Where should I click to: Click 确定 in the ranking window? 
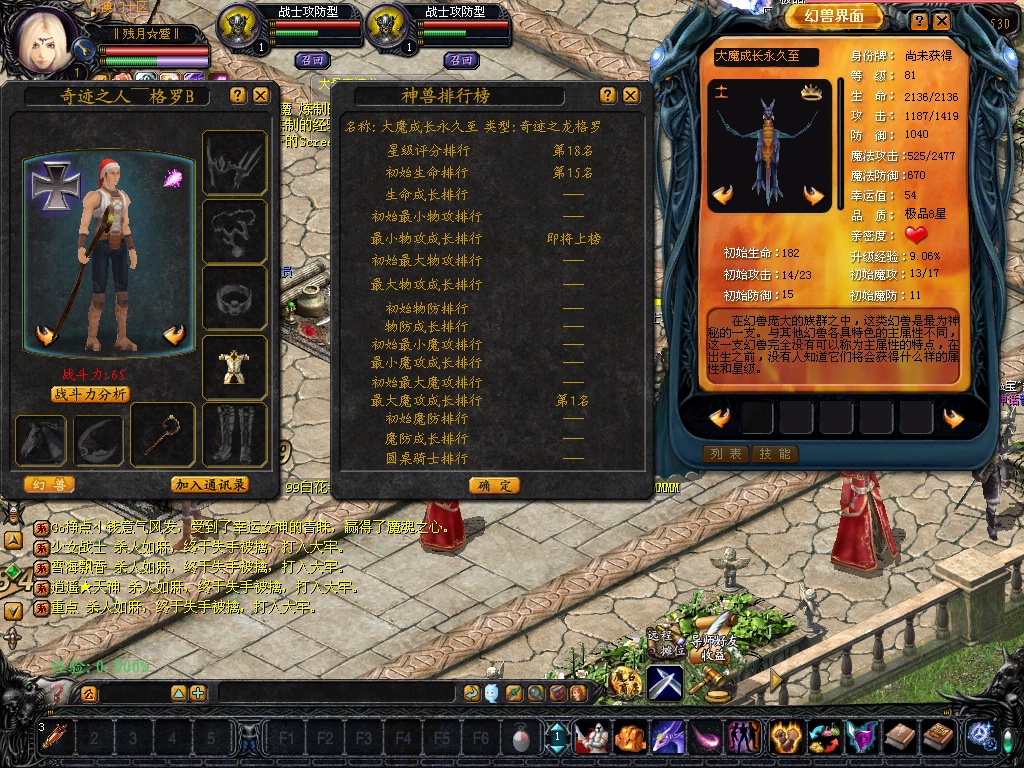point(493,485)
